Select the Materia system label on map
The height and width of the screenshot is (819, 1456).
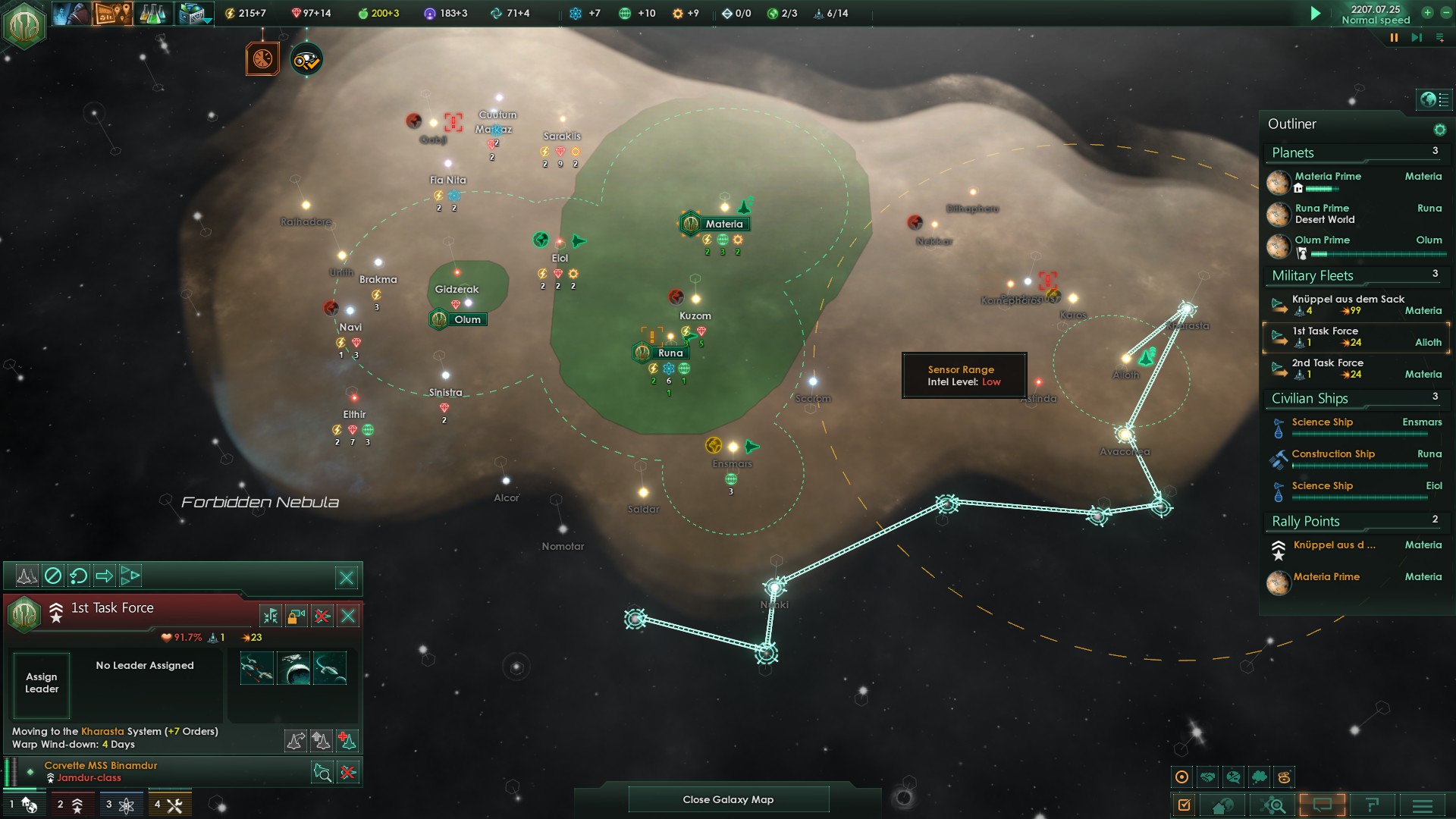723,224
